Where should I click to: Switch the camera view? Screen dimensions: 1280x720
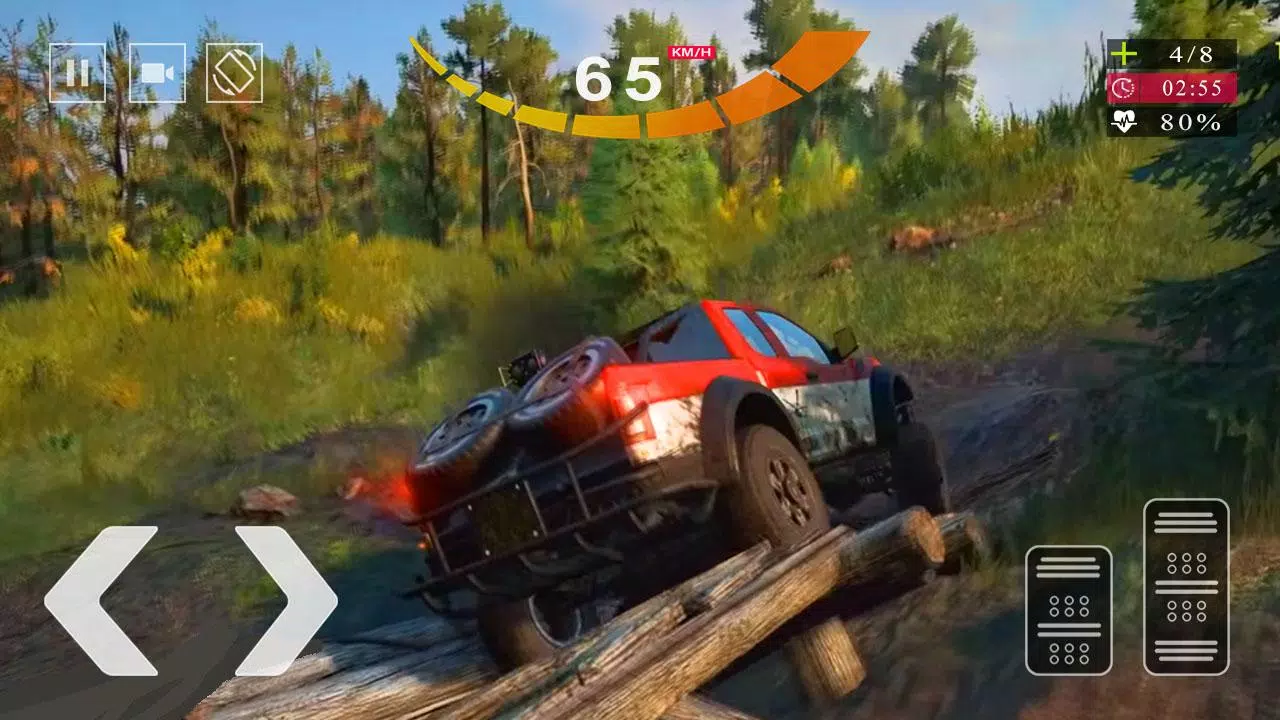157,73
